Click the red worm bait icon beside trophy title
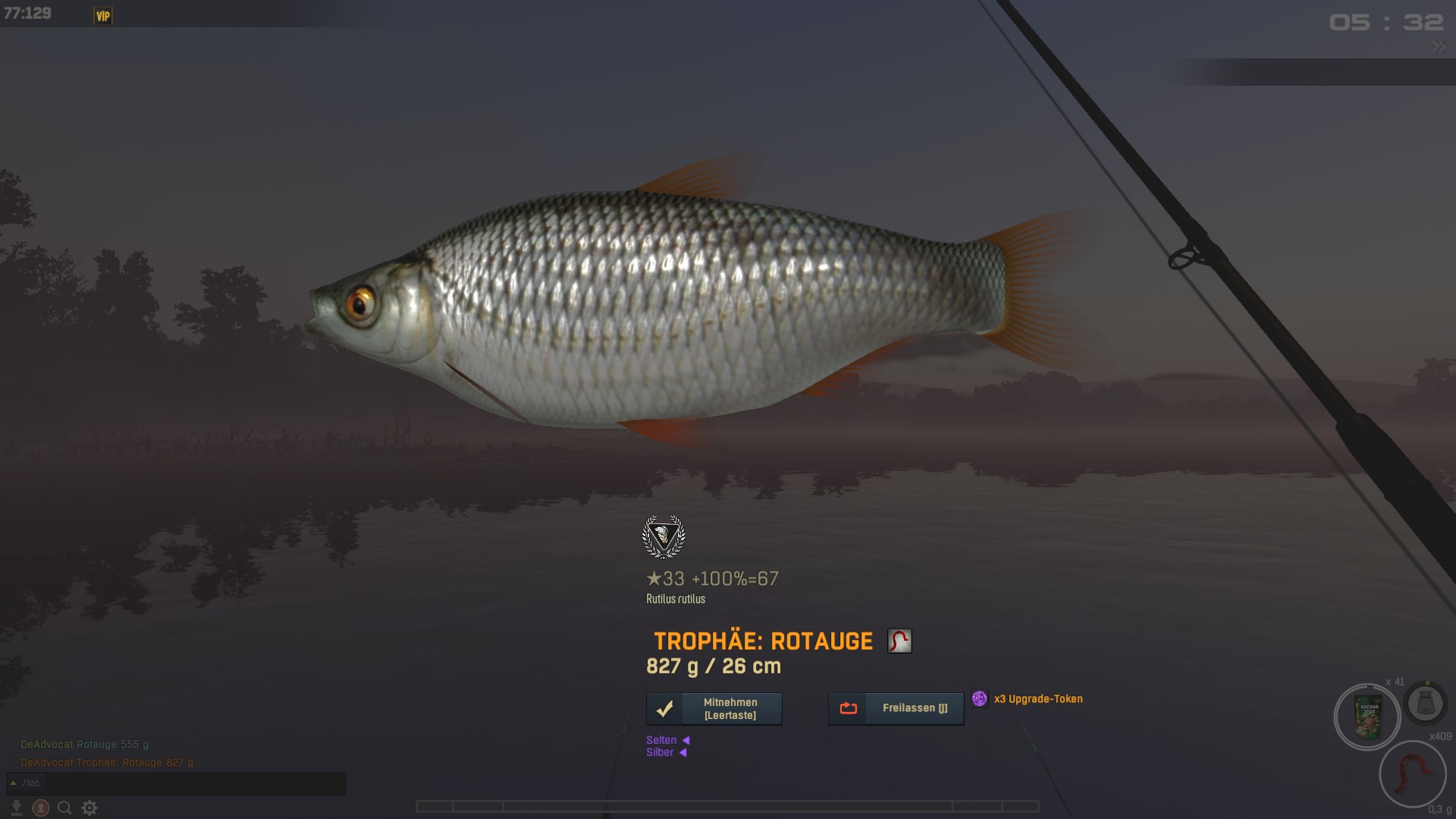The height and width of the screenshot is (819, 1456). (x=899, y=641)
